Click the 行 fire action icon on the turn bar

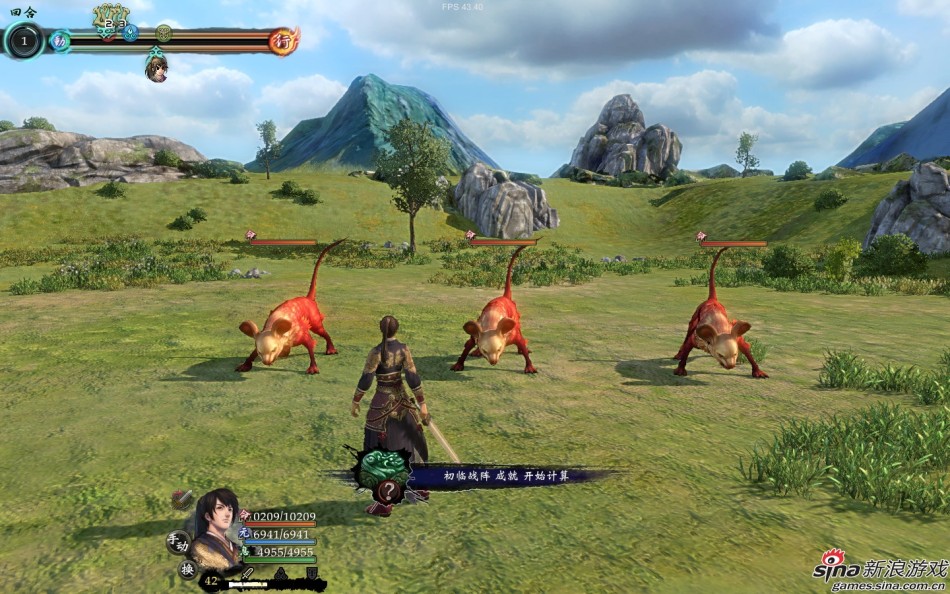(x=284, y=41)
